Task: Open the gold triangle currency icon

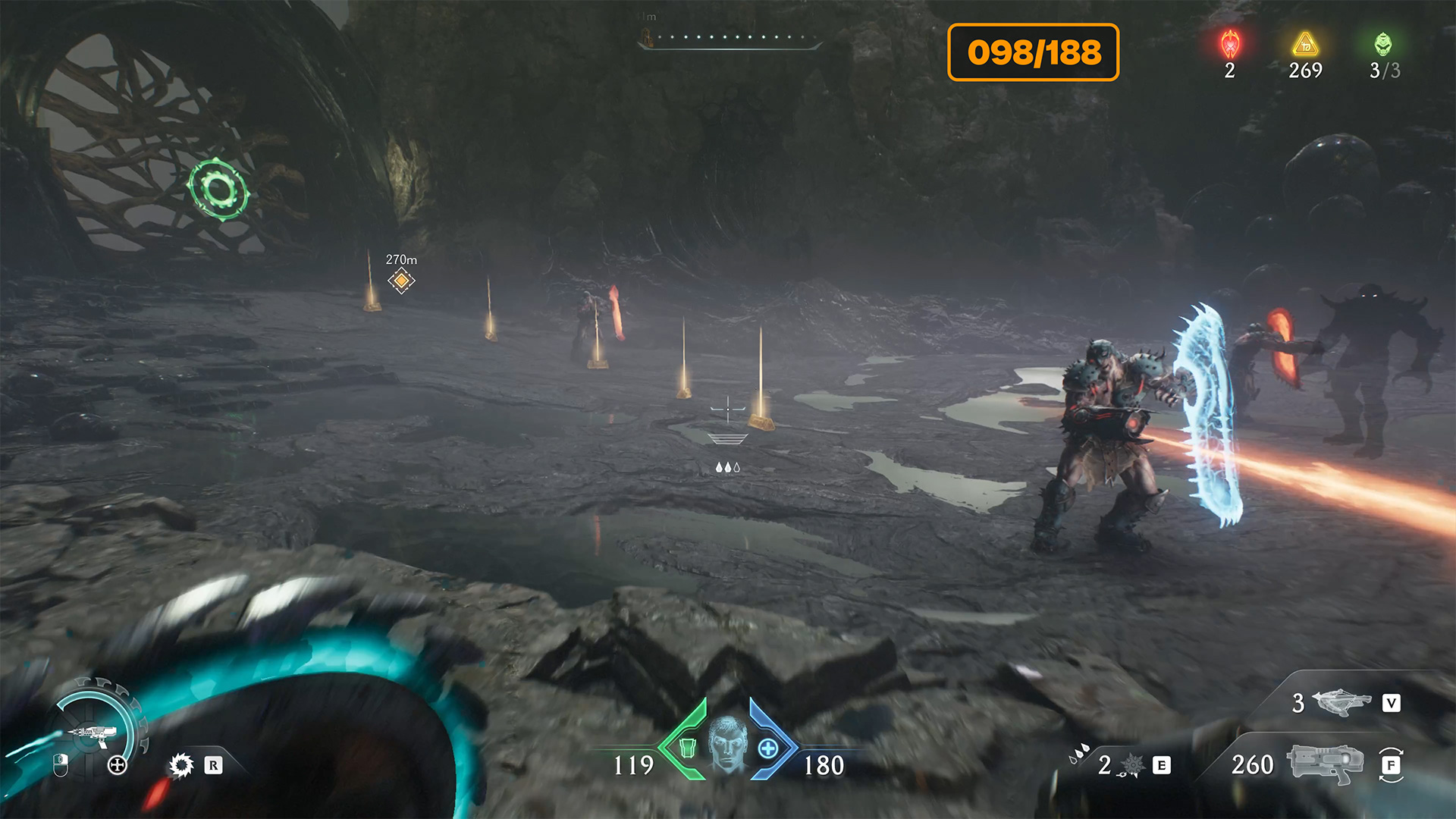Action: [1305, 45]
